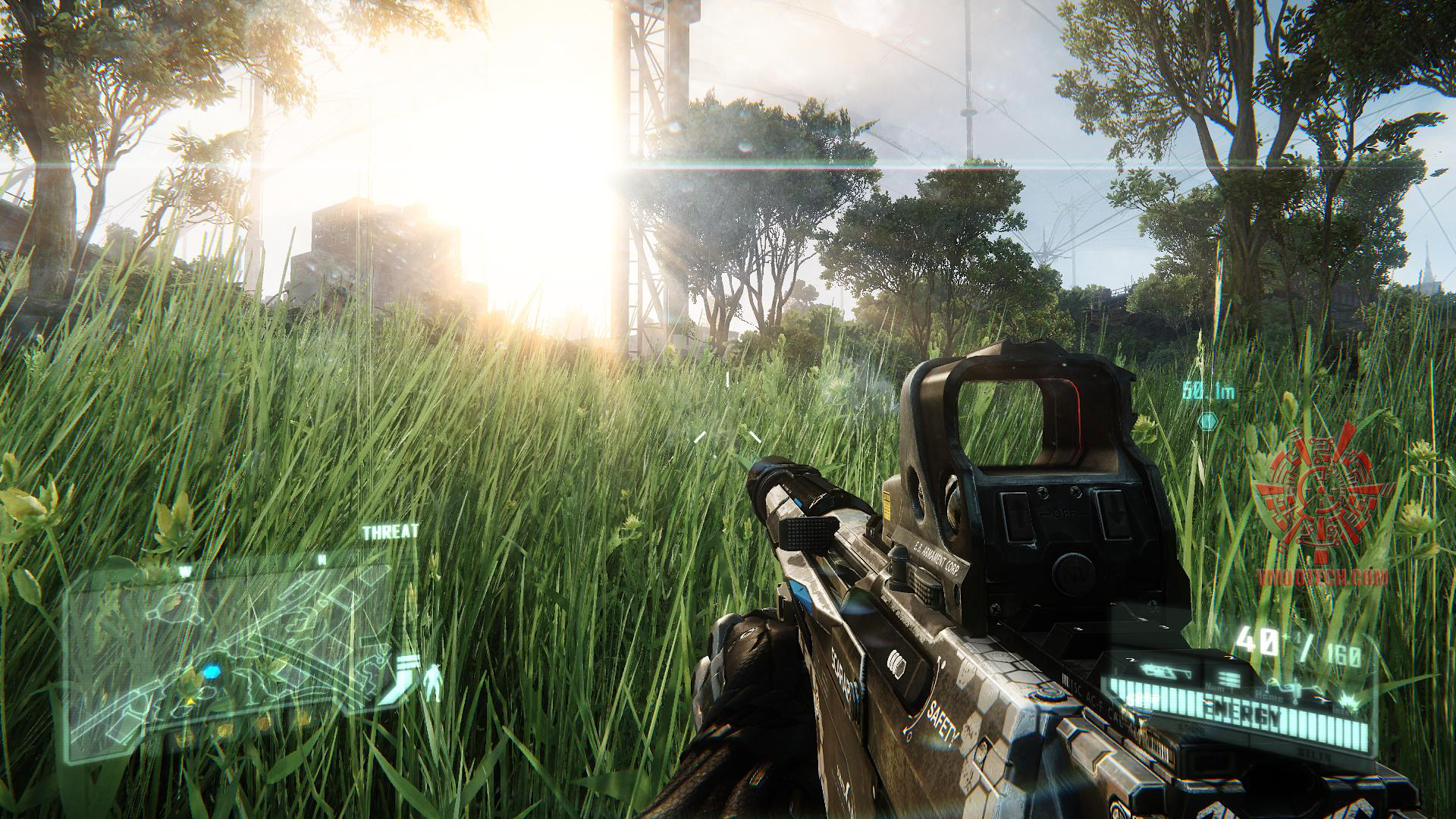1456x819 pixels.
Task: Select the blue hexagon marker on the minimap
Action: (x=212, y=670)
